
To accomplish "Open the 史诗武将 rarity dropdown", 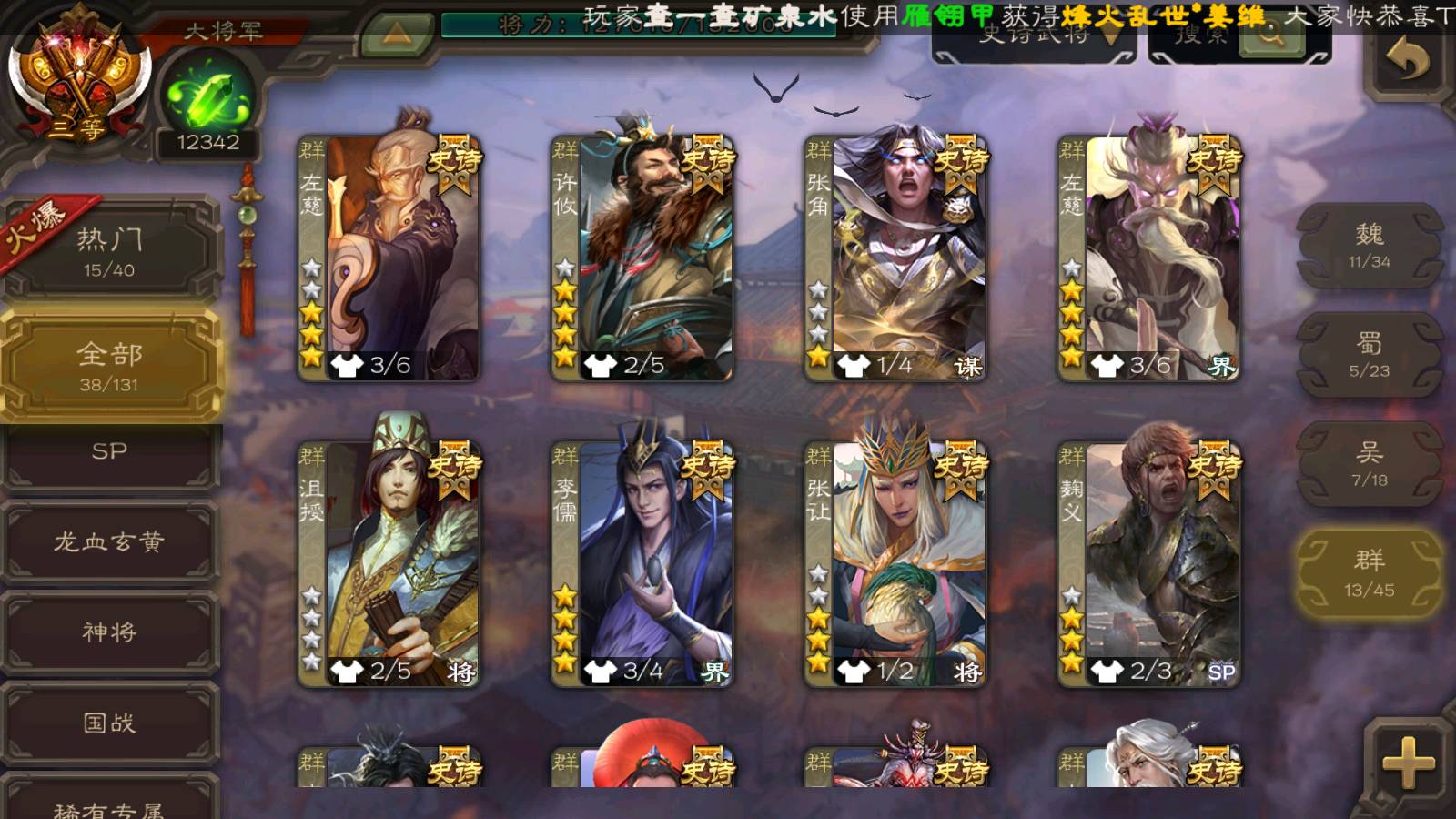I will pos(1036,38).
